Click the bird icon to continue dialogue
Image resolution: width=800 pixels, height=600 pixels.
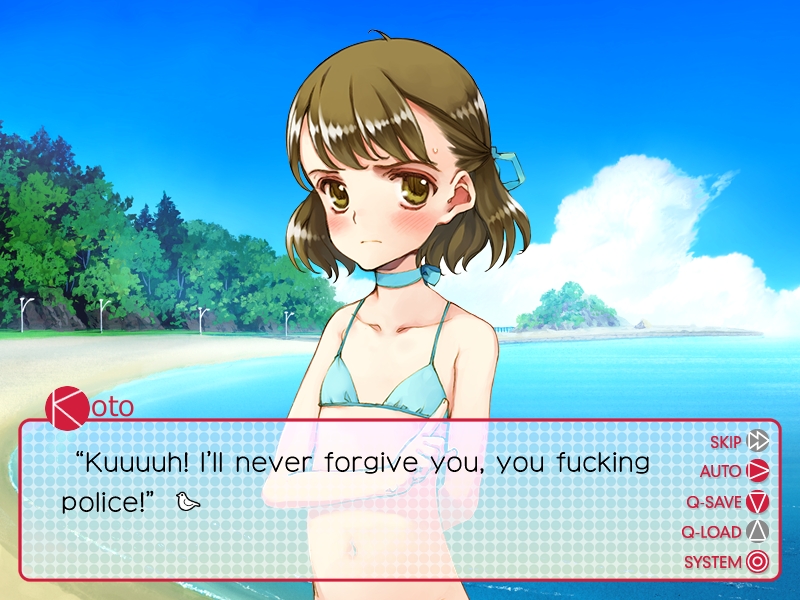tap(188, 500)
